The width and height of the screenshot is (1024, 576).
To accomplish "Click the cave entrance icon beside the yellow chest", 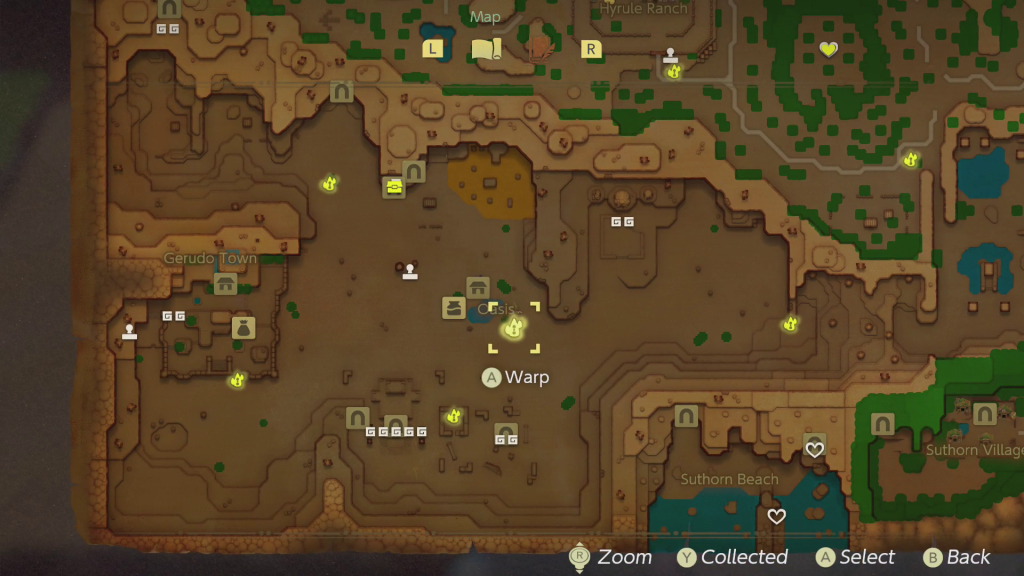I will [x=414, y=172].
